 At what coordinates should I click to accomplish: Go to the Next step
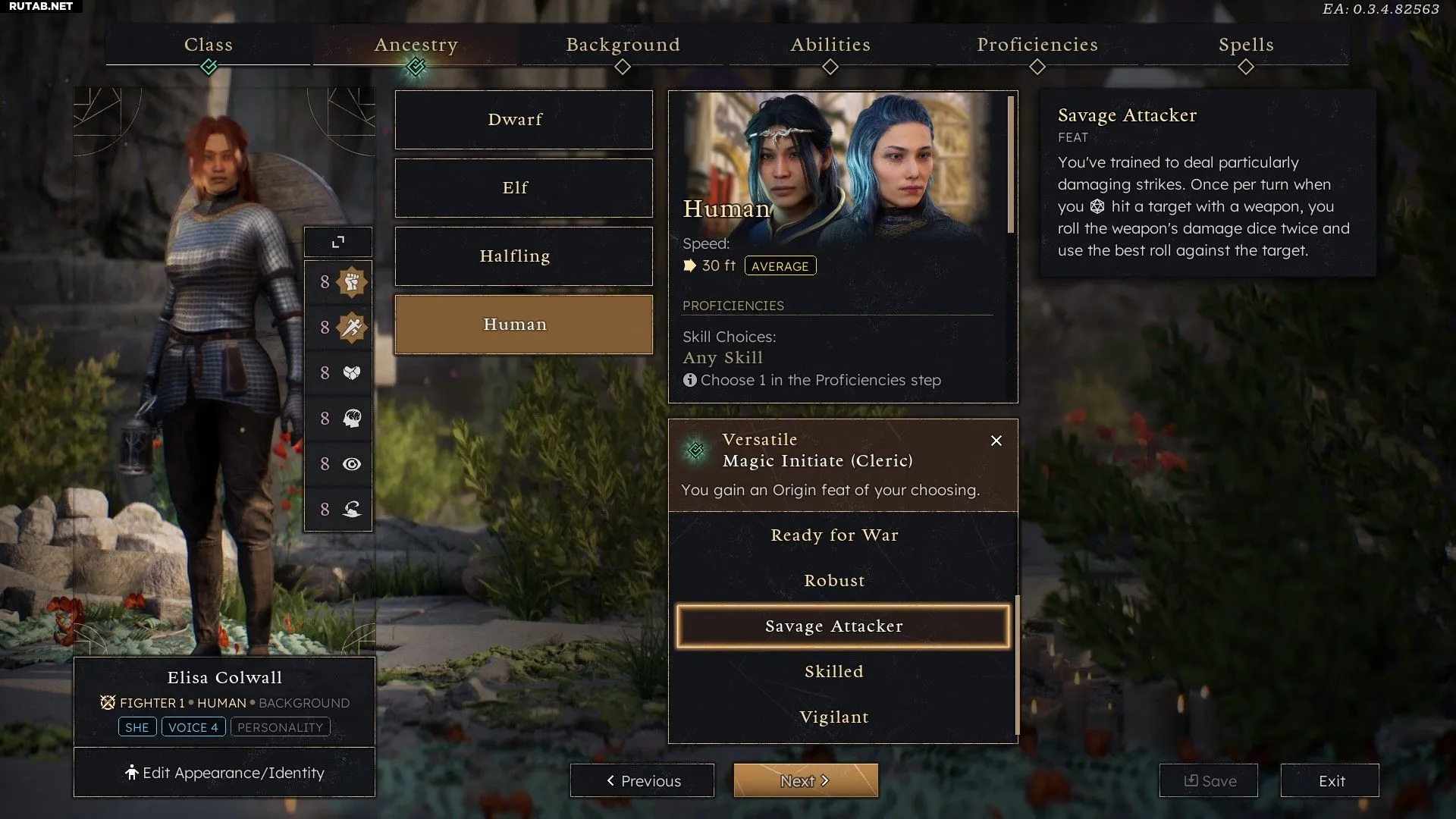click(x=805, y=781)
